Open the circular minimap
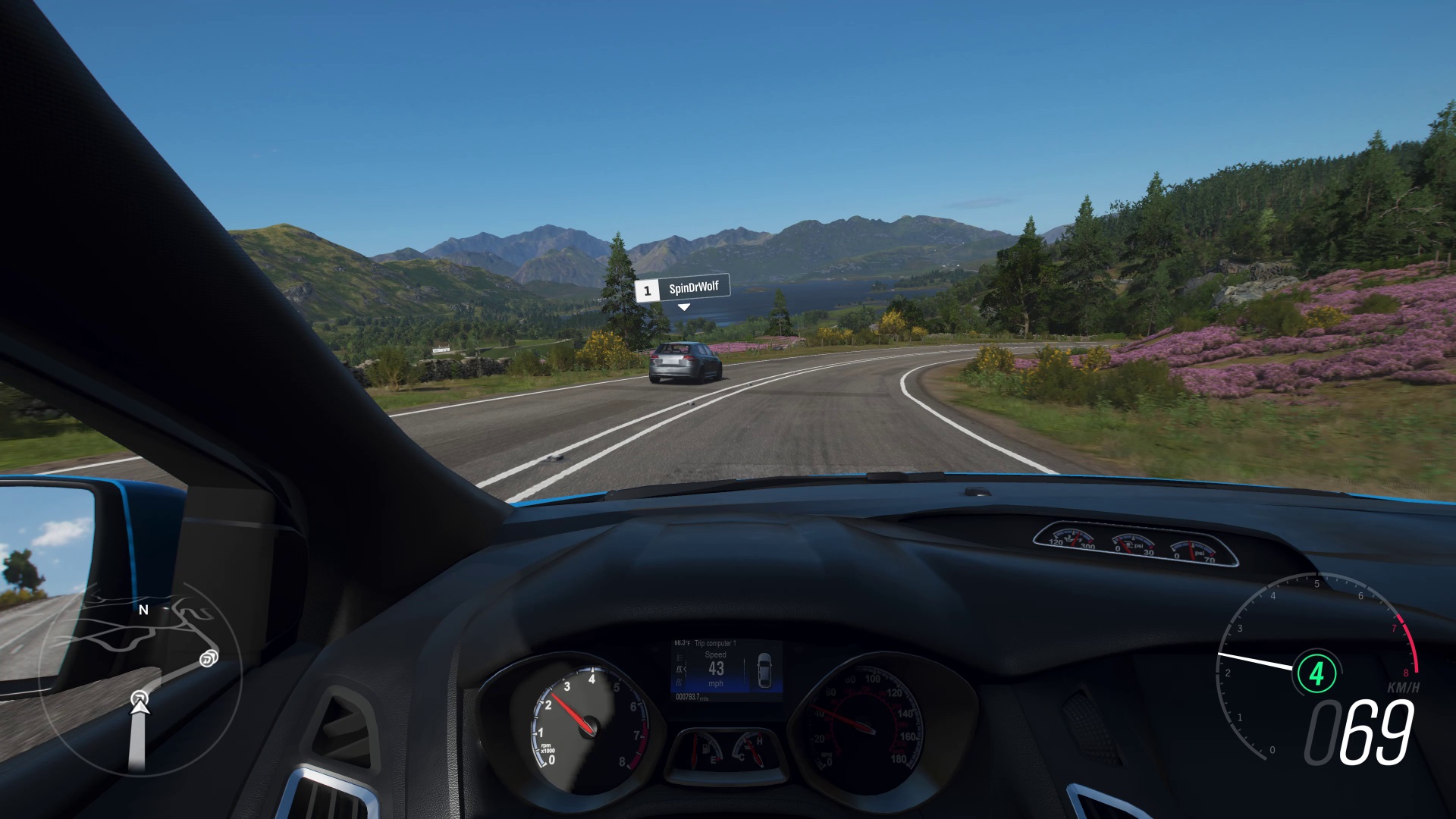 [x=140, y=677]
